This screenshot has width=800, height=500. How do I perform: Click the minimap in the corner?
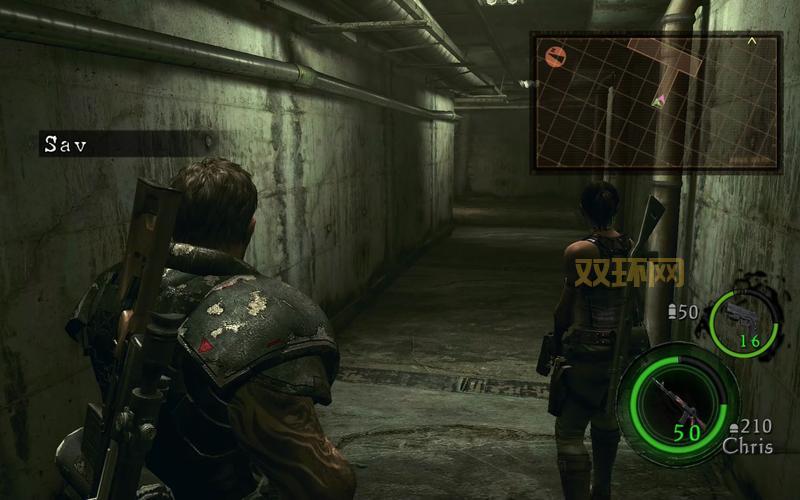click(x=656, y=100)
